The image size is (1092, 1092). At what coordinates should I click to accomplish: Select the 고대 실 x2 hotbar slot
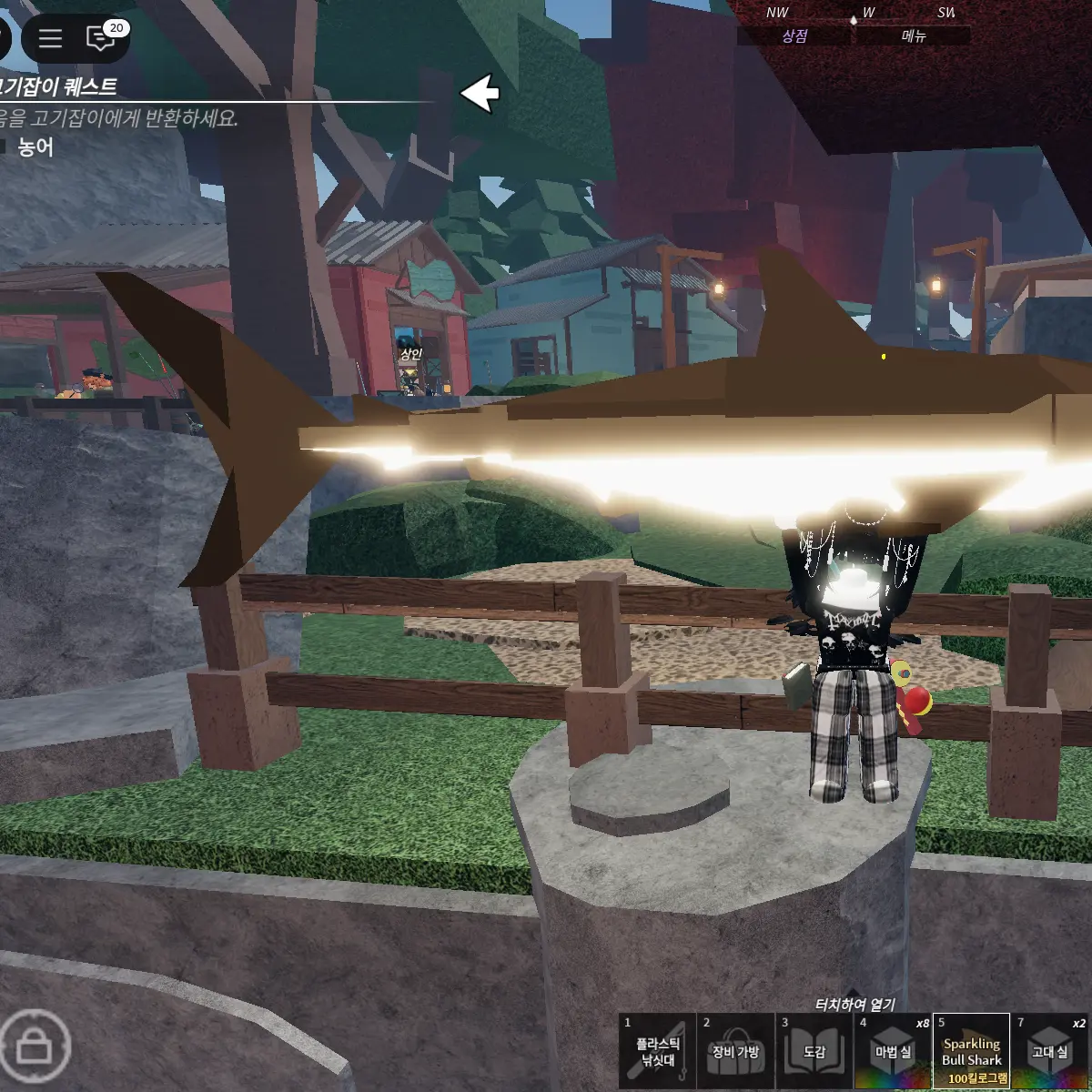[x=1050, y=1052]
